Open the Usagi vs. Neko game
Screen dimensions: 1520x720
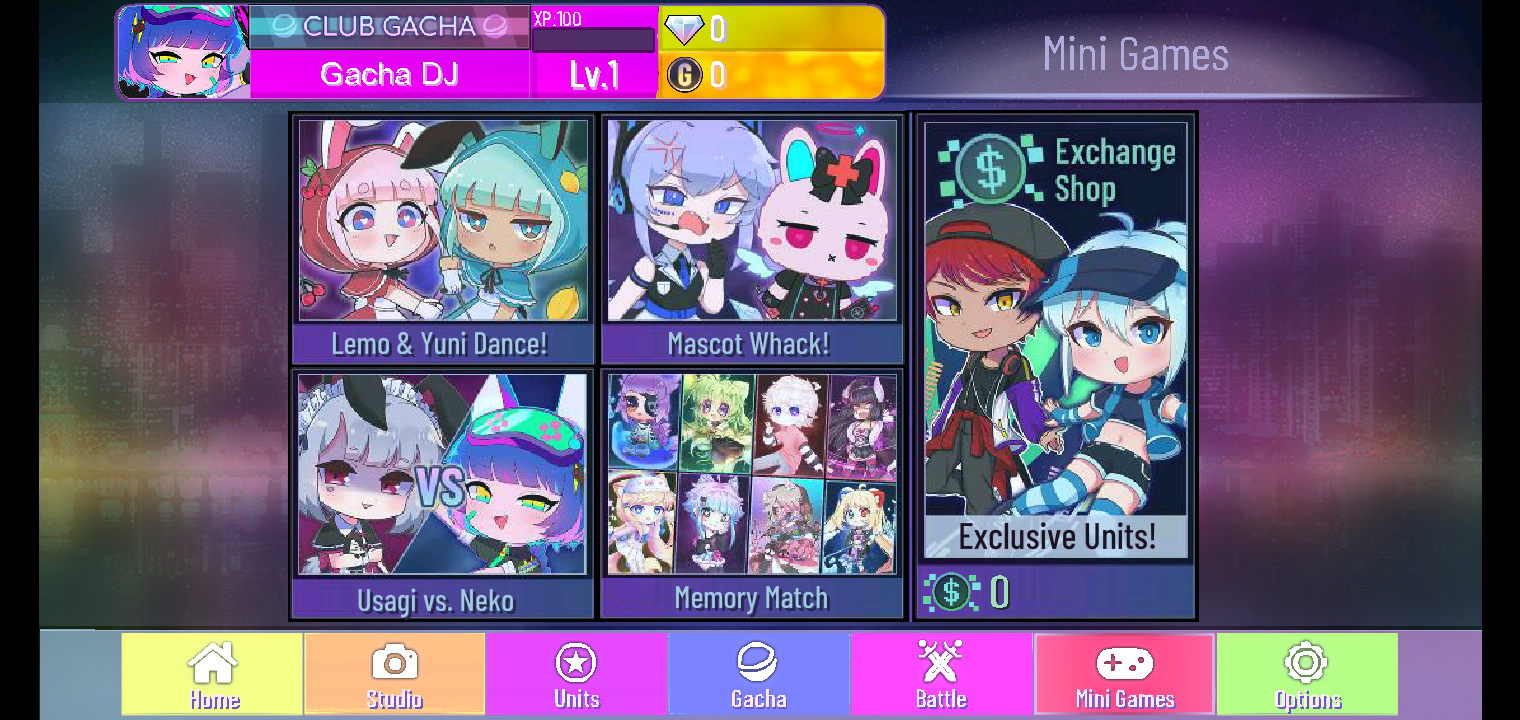pos(441,490)
